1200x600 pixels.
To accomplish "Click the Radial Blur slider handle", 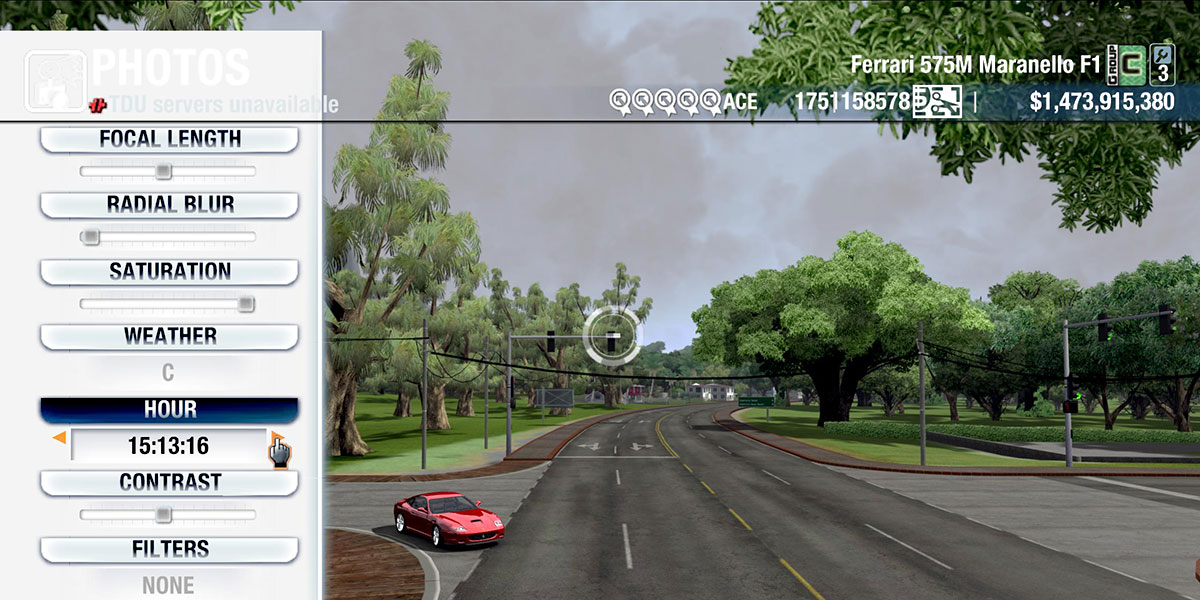I will coord(90,237).
